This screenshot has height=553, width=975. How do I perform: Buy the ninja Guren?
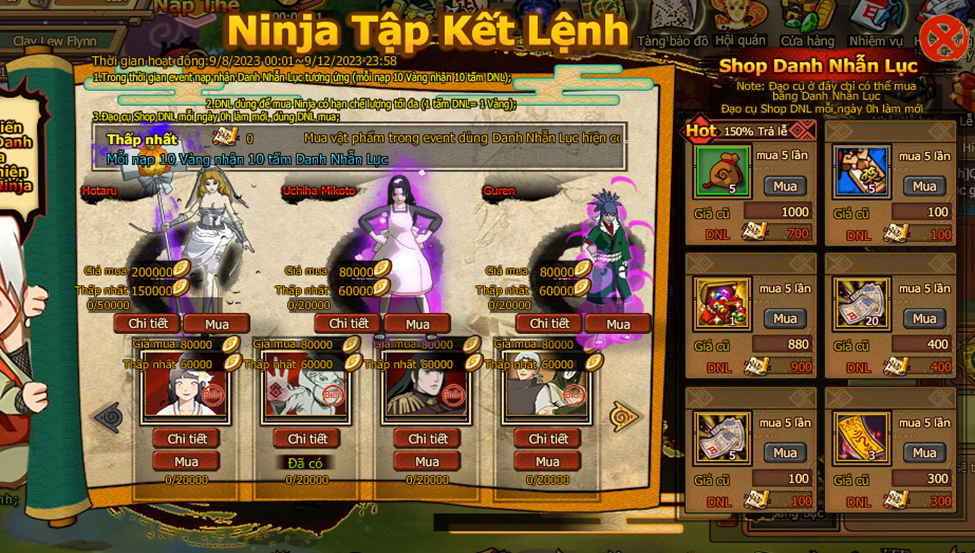618,324
